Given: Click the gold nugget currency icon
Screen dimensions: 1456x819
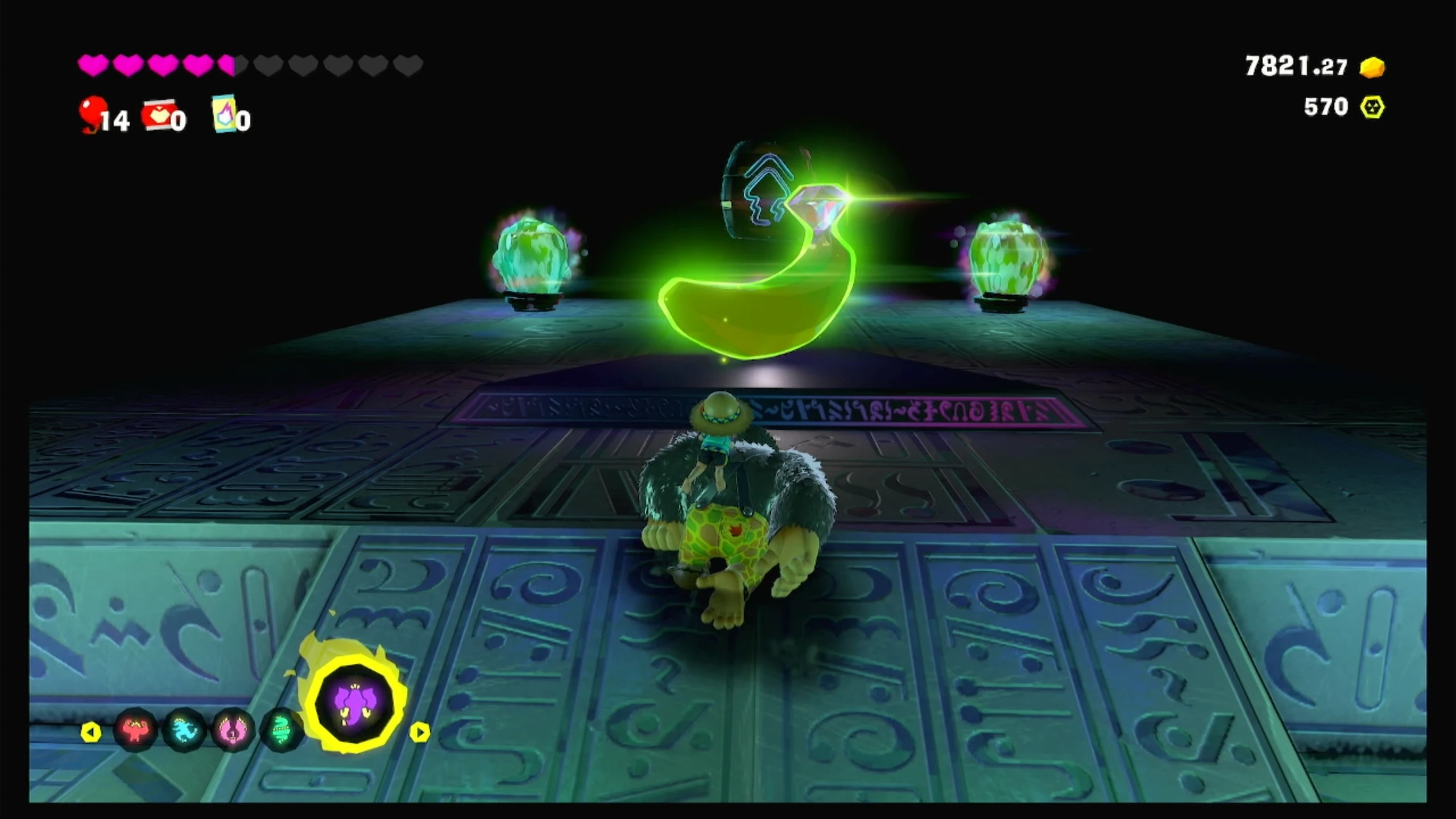Looking at the screenshot, I should (1372, 67).
